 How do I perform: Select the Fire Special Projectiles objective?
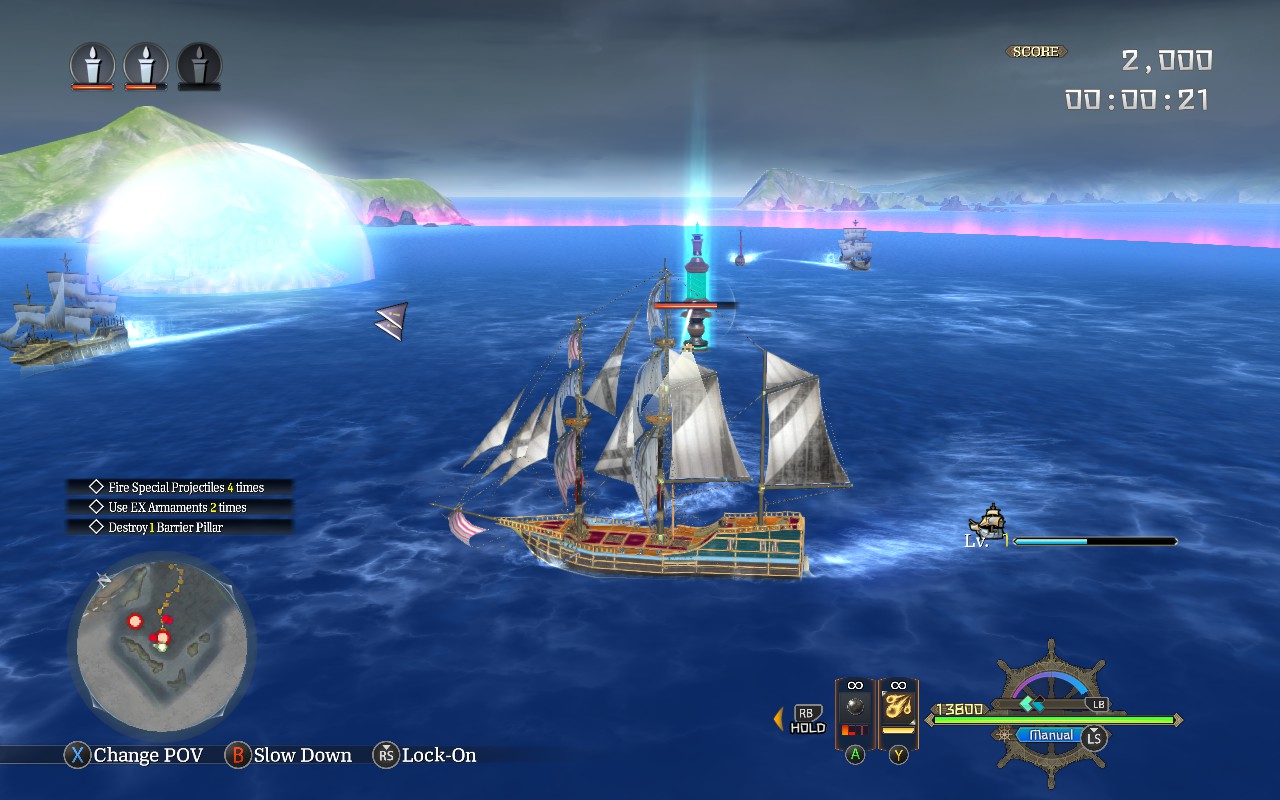click(x=180, y=487)
